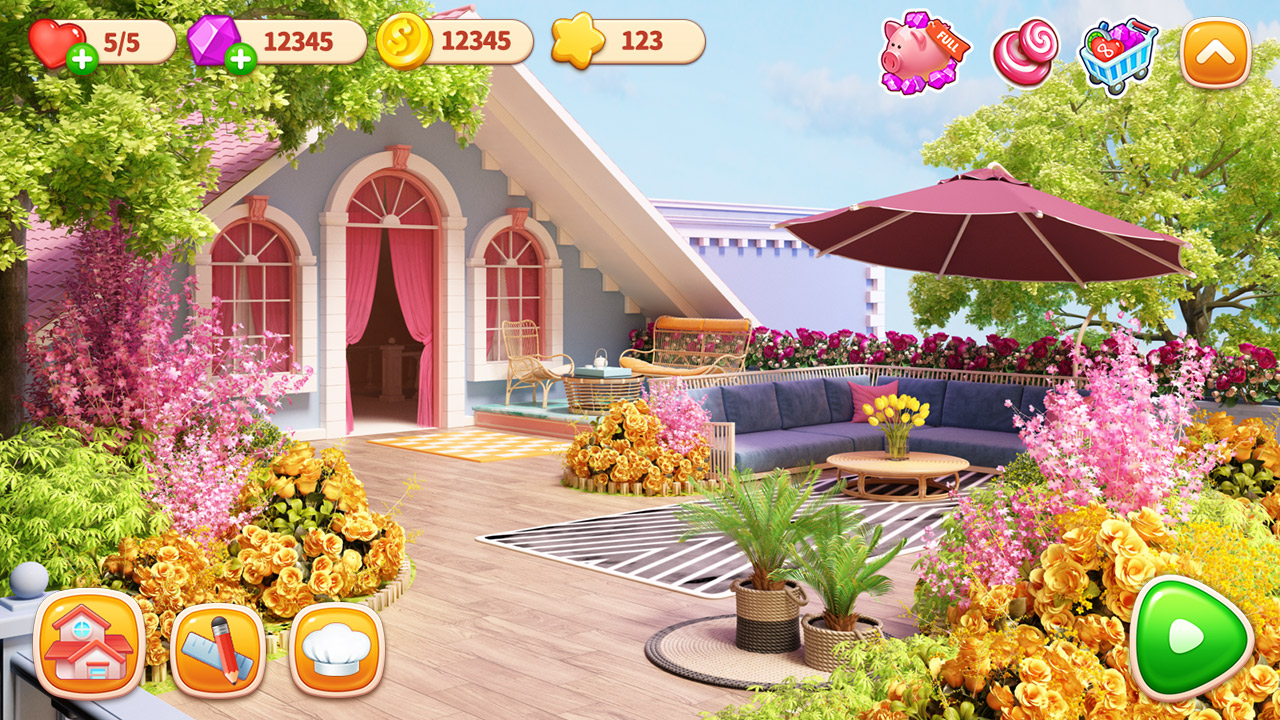Click the purple gem currency icon
1280x720 pixels.
[210, 38]
